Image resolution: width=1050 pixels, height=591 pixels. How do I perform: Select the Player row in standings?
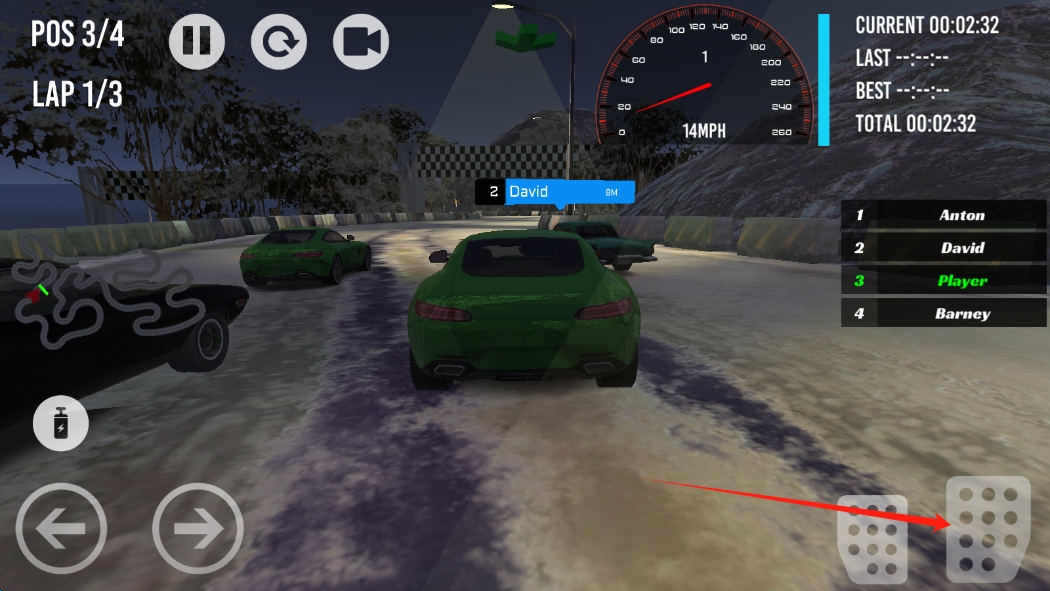pos(944,281)
